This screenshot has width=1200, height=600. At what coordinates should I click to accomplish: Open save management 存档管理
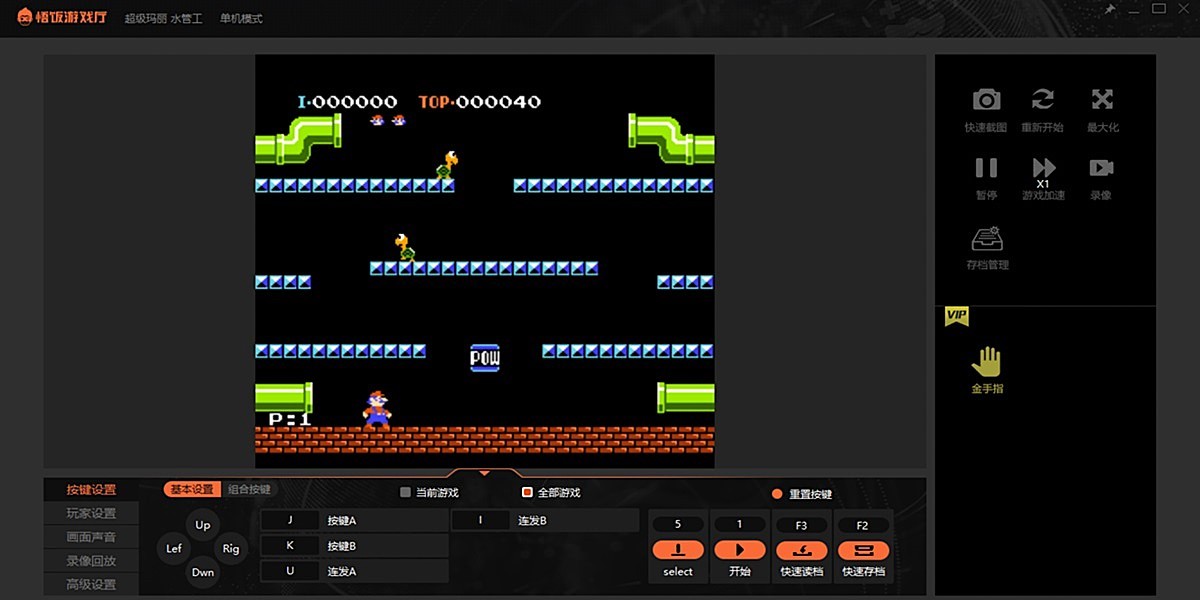coord(987,241)
